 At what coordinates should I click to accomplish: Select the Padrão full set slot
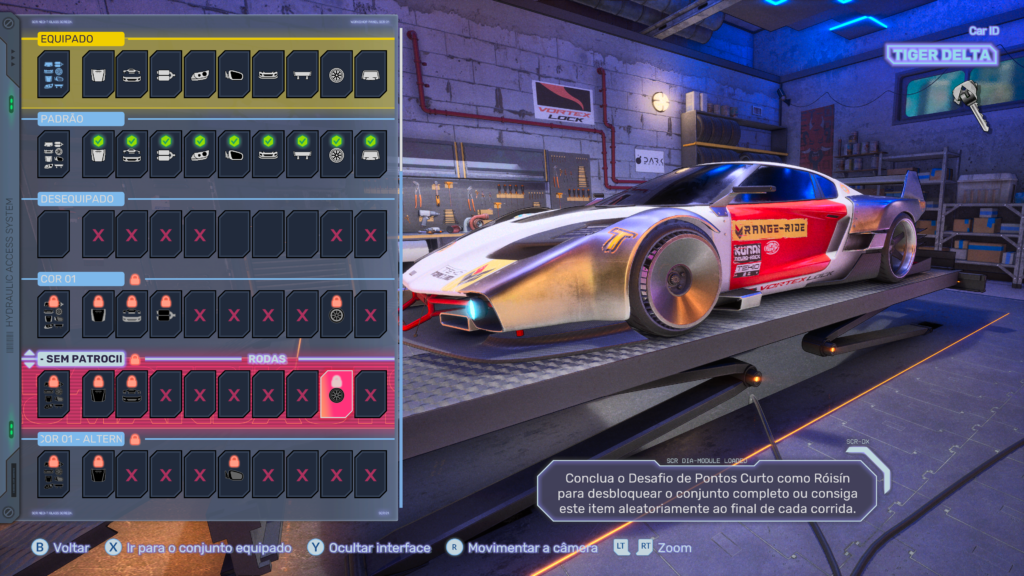click(x=54, y=154)
